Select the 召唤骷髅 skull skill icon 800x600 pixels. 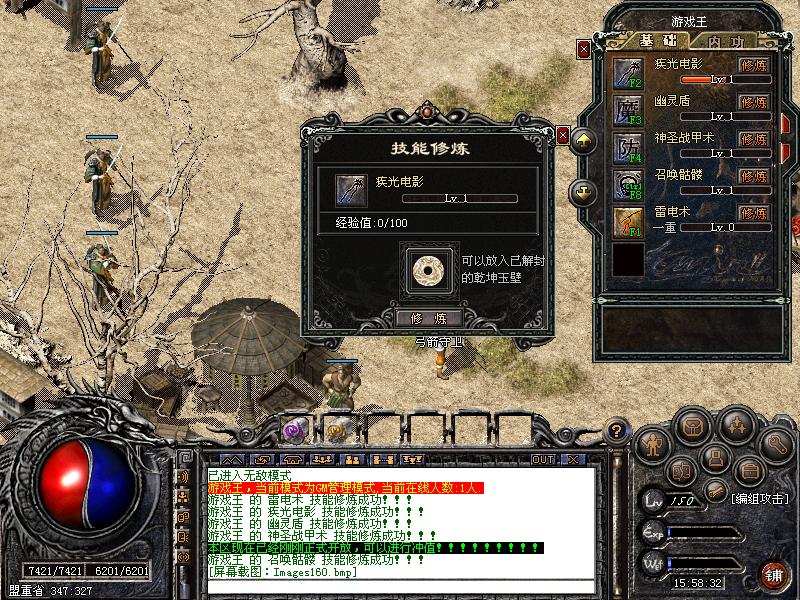(628, 184)
